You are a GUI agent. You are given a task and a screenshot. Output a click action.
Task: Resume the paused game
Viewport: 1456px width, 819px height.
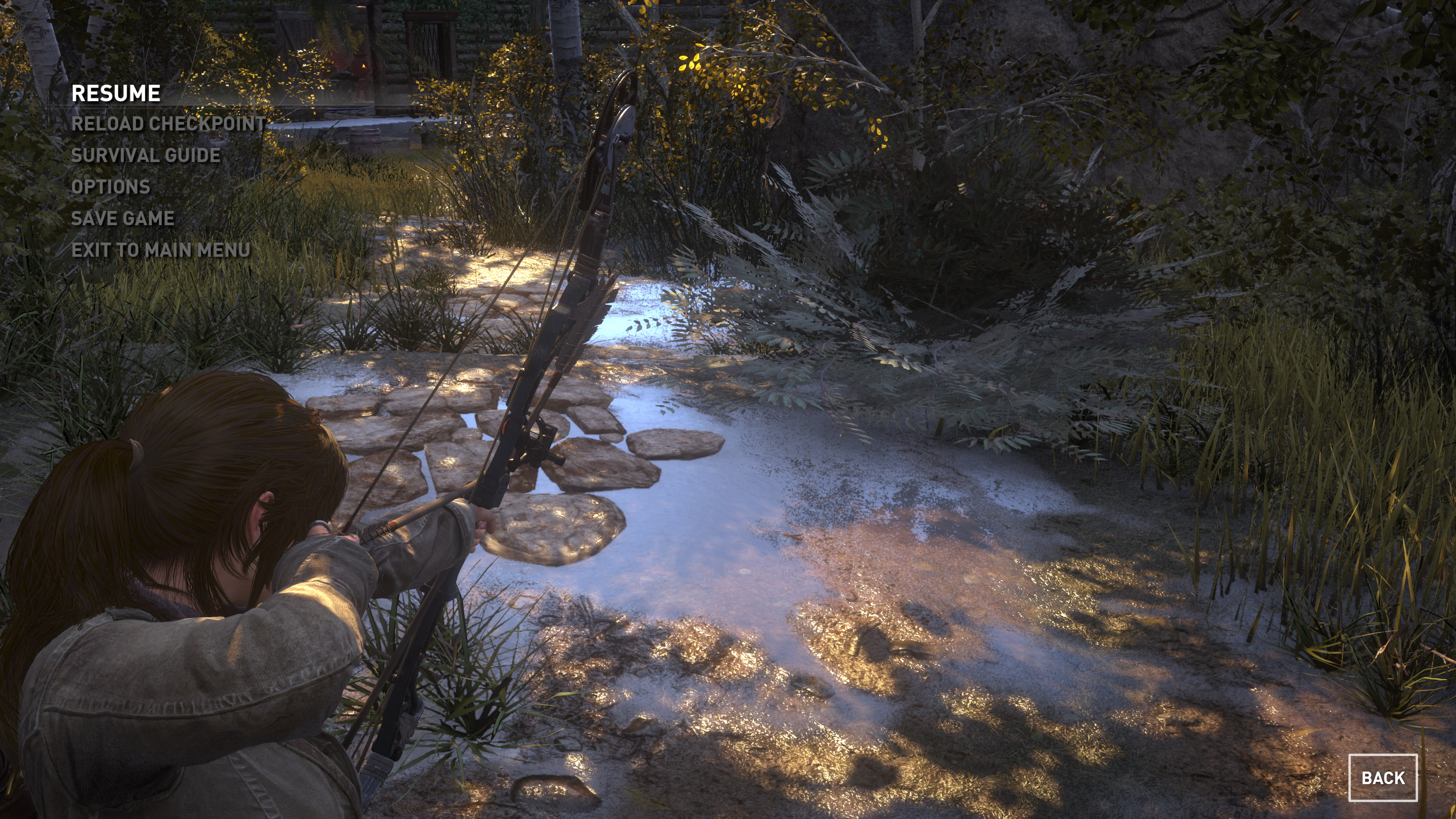coord(116,93)
